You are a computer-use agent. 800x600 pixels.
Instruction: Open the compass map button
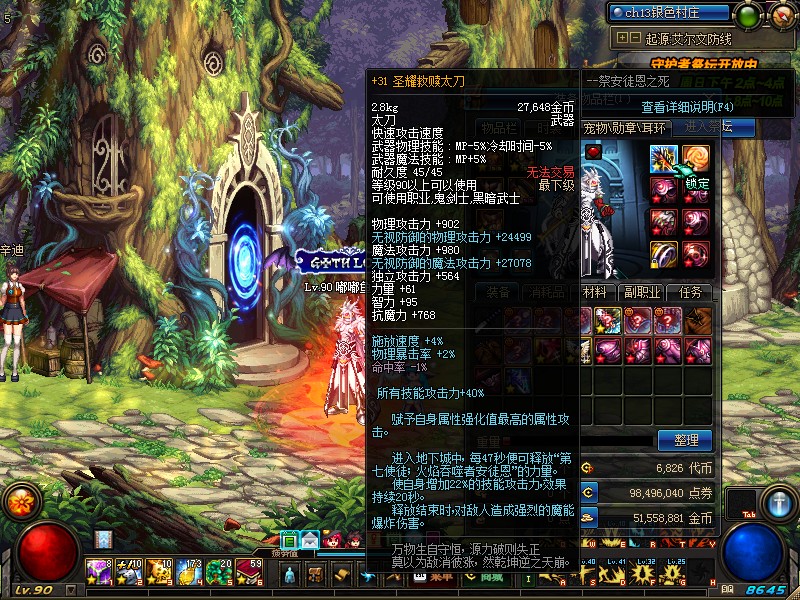click(x=781, y=15)
